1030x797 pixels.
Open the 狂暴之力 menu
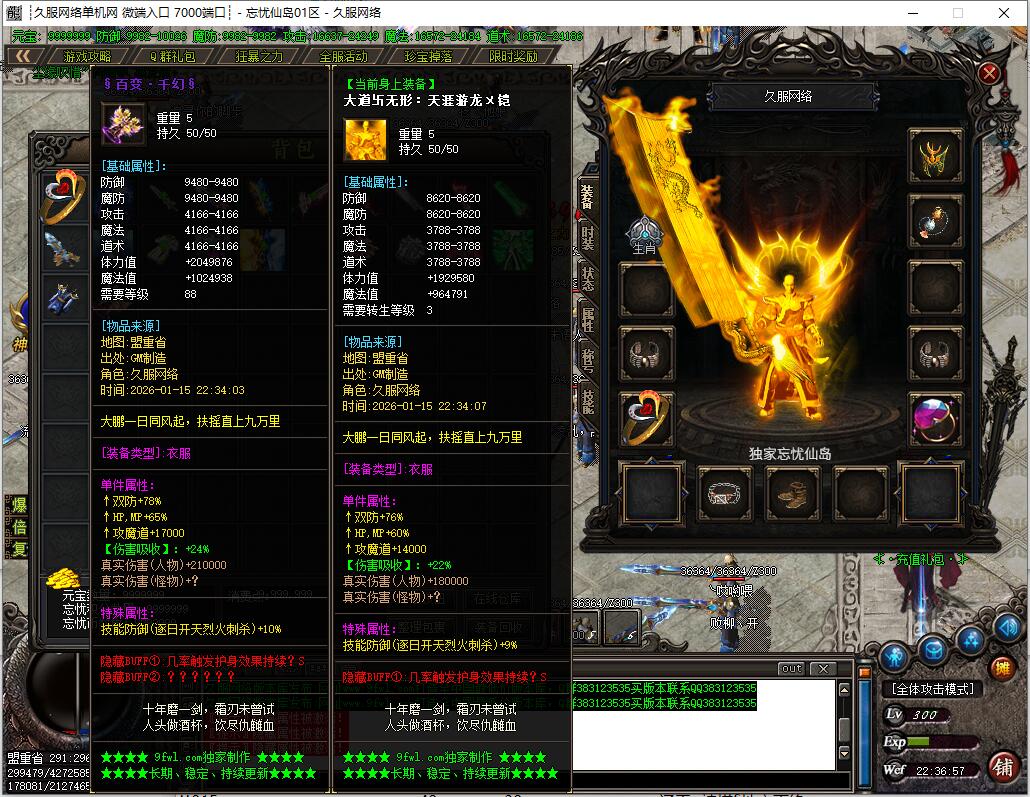259,57
